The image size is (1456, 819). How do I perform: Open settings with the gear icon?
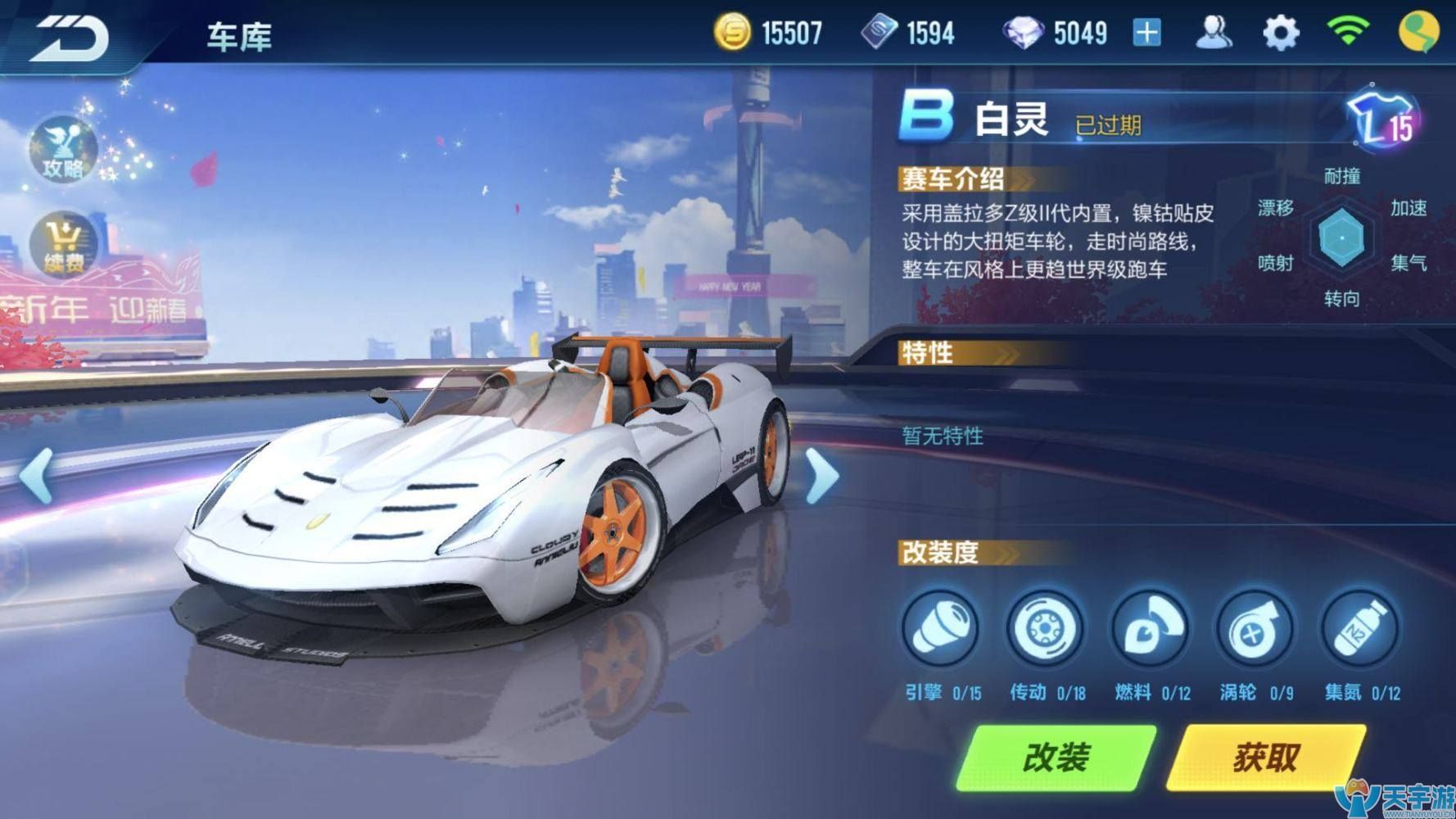point(1281,34)
